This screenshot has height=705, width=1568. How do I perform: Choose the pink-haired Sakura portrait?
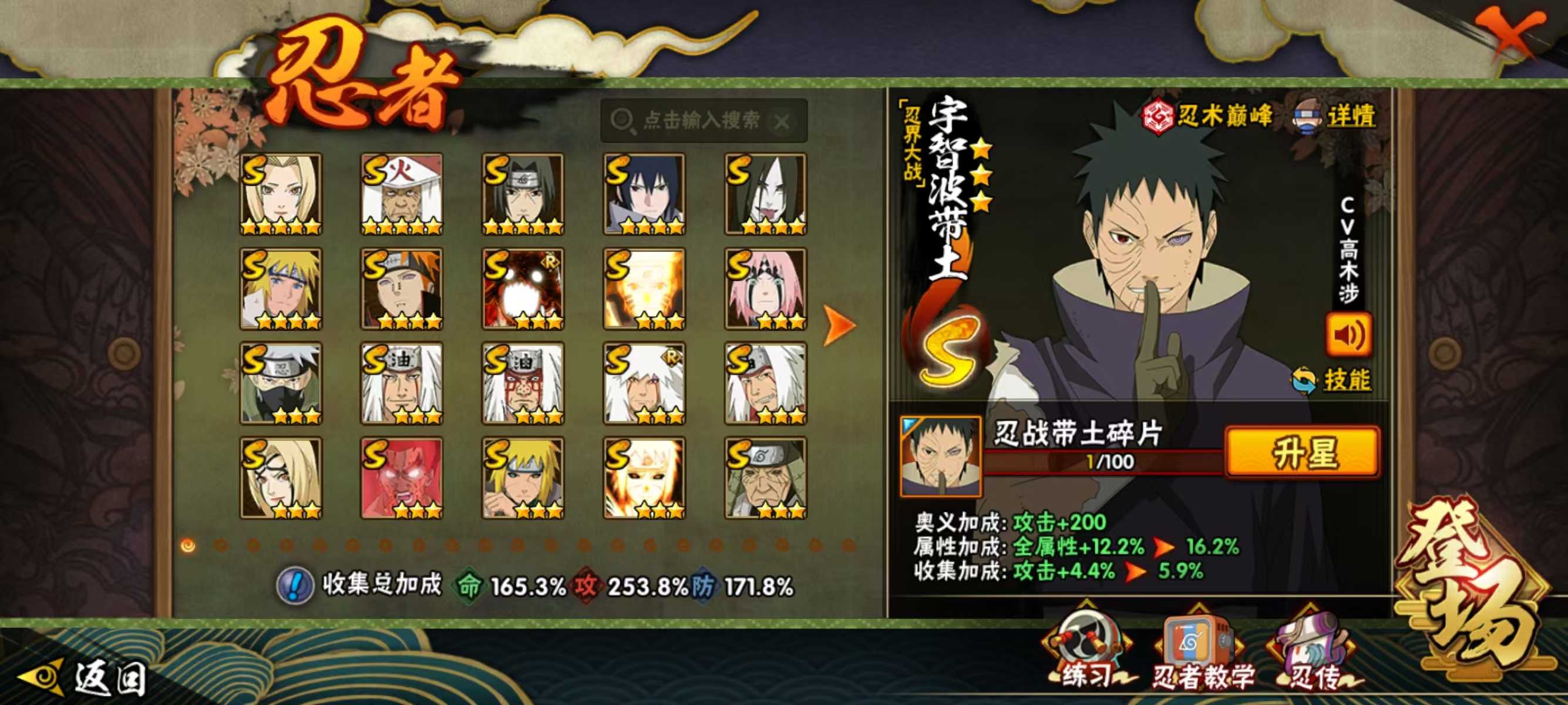(765, 288)
